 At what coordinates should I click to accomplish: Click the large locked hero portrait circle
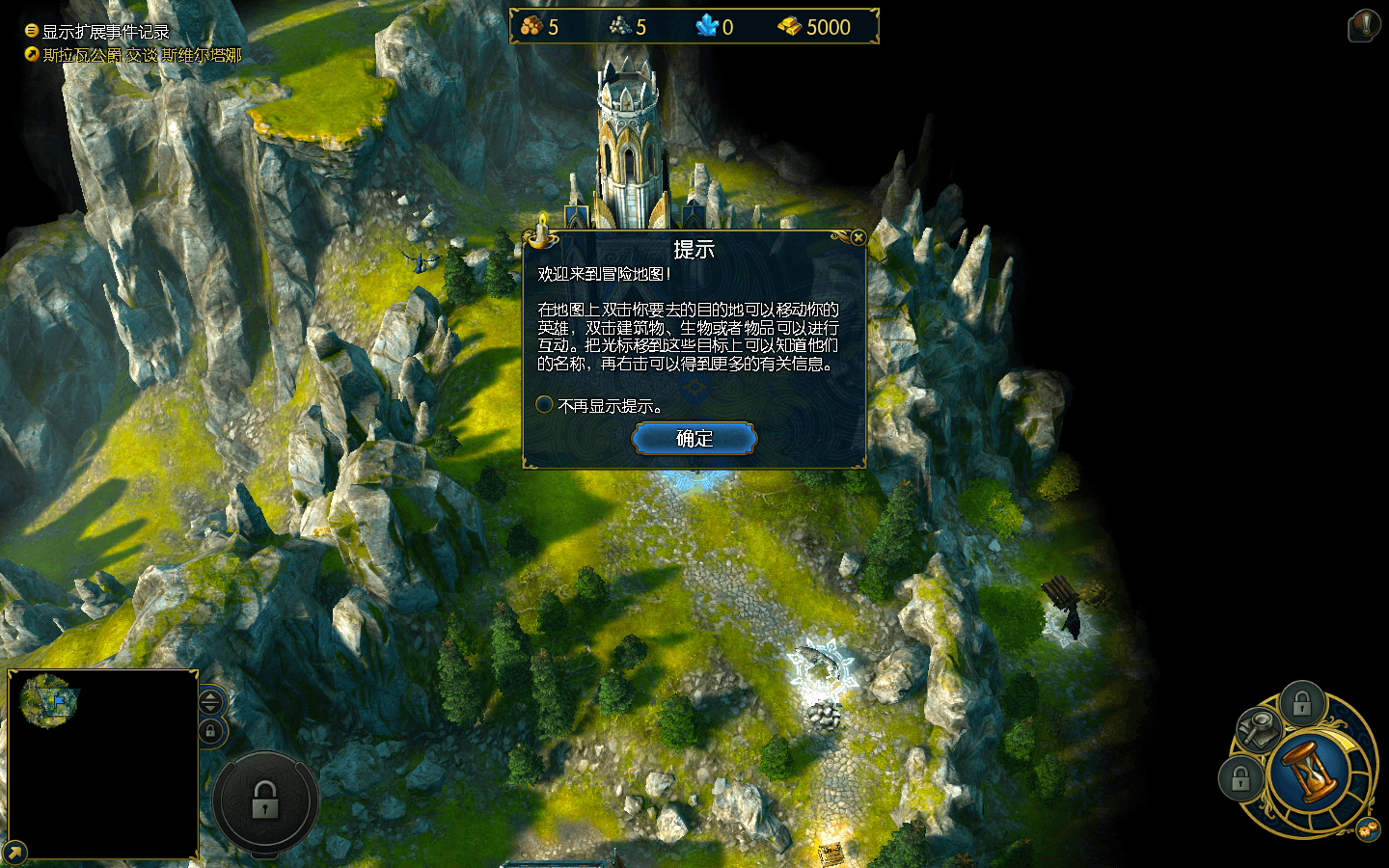(x=265, y=800)
